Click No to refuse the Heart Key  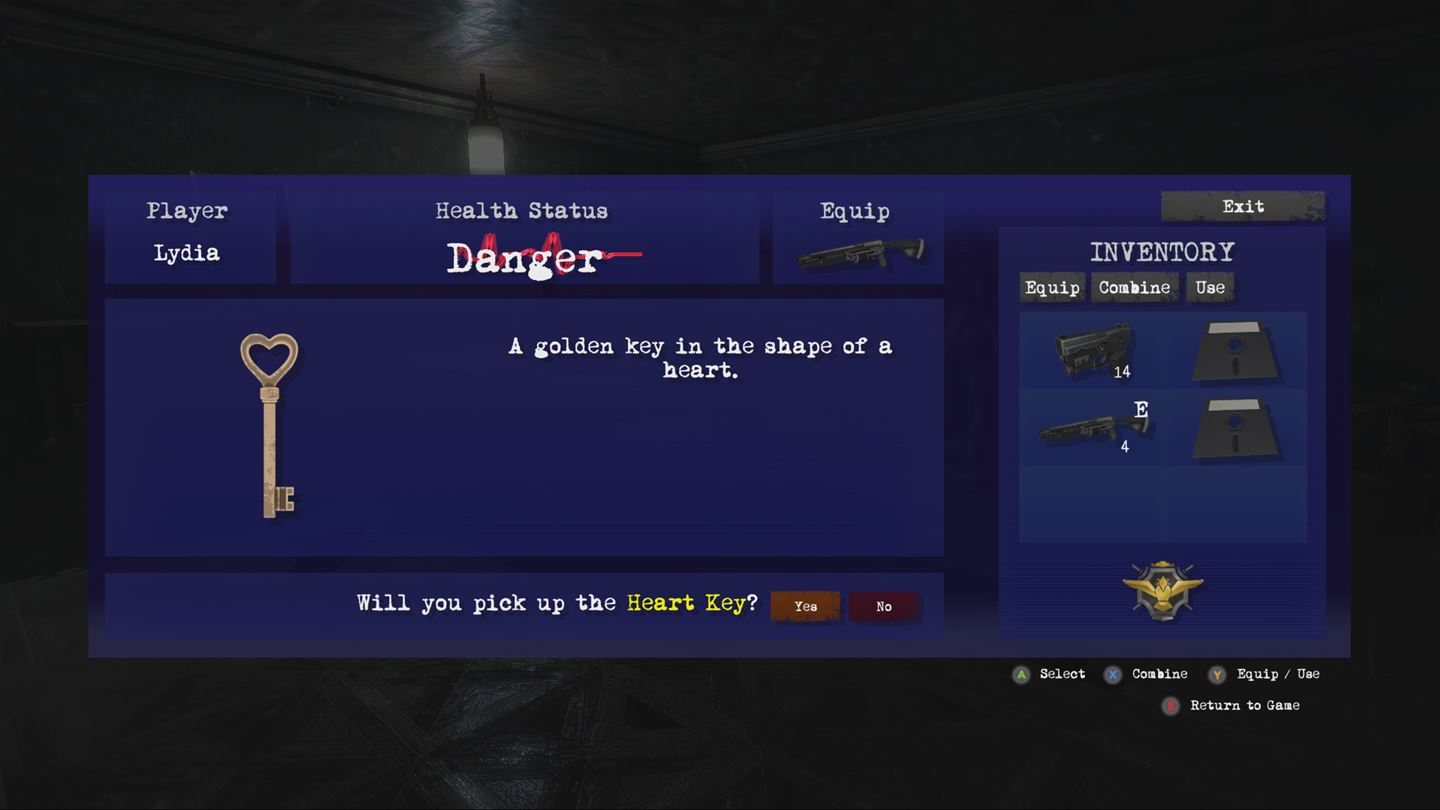point(883,606)
